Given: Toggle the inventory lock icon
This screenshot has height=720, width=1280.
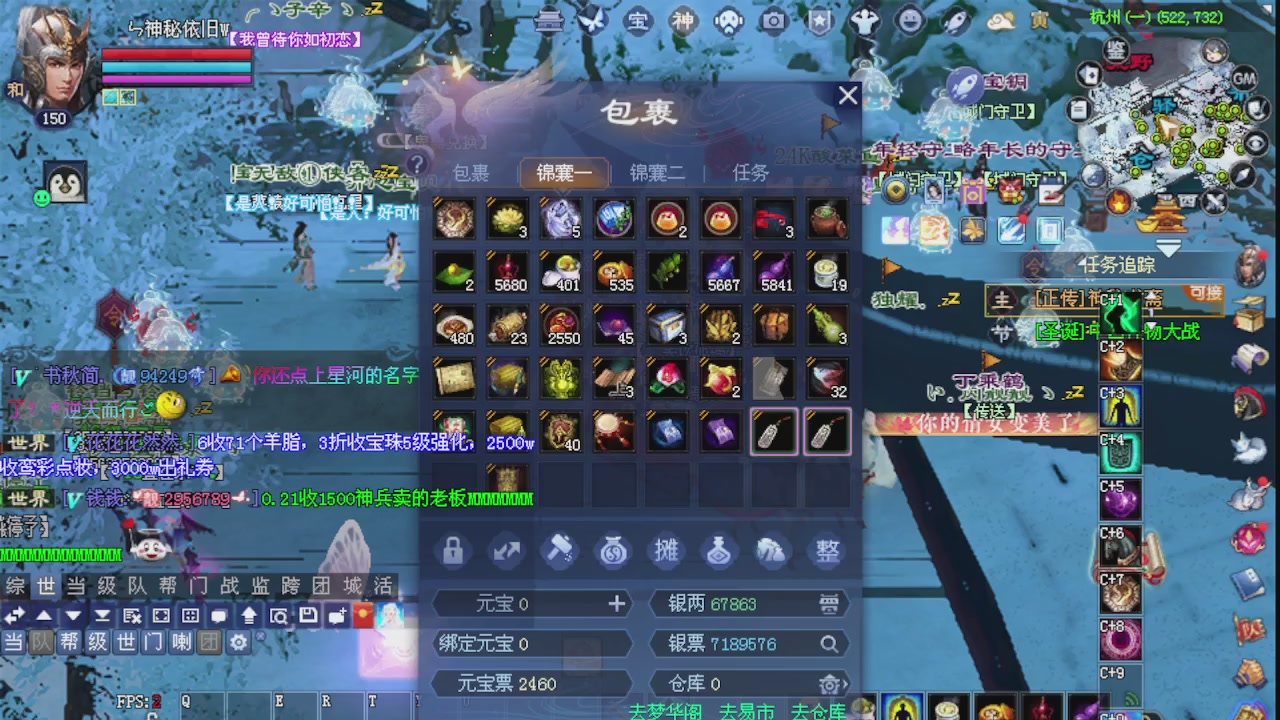Looking at the screenshot, I should click(x=451, y=550).
